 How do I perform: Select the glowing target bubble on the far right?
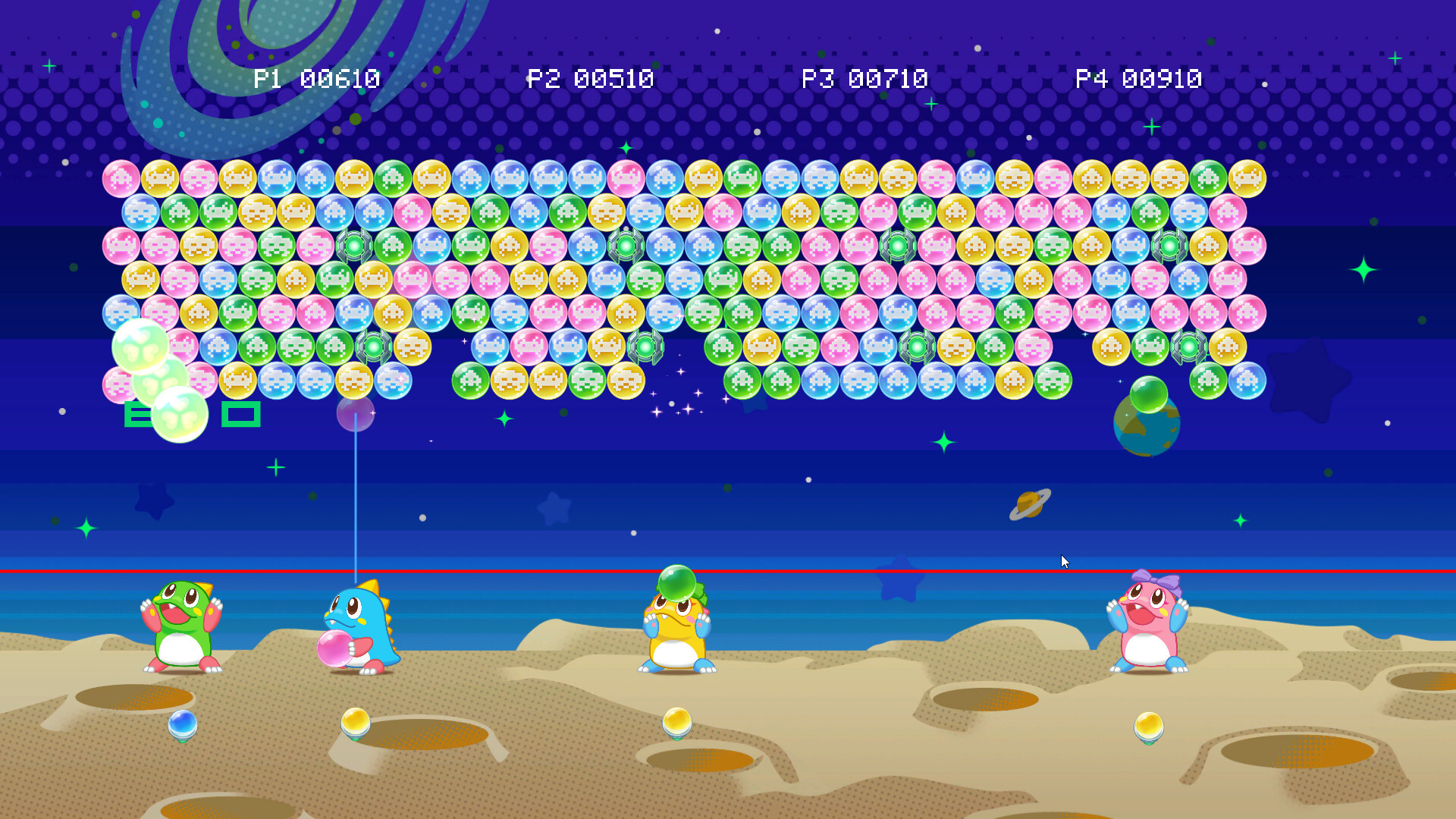tap(1188, 348)
